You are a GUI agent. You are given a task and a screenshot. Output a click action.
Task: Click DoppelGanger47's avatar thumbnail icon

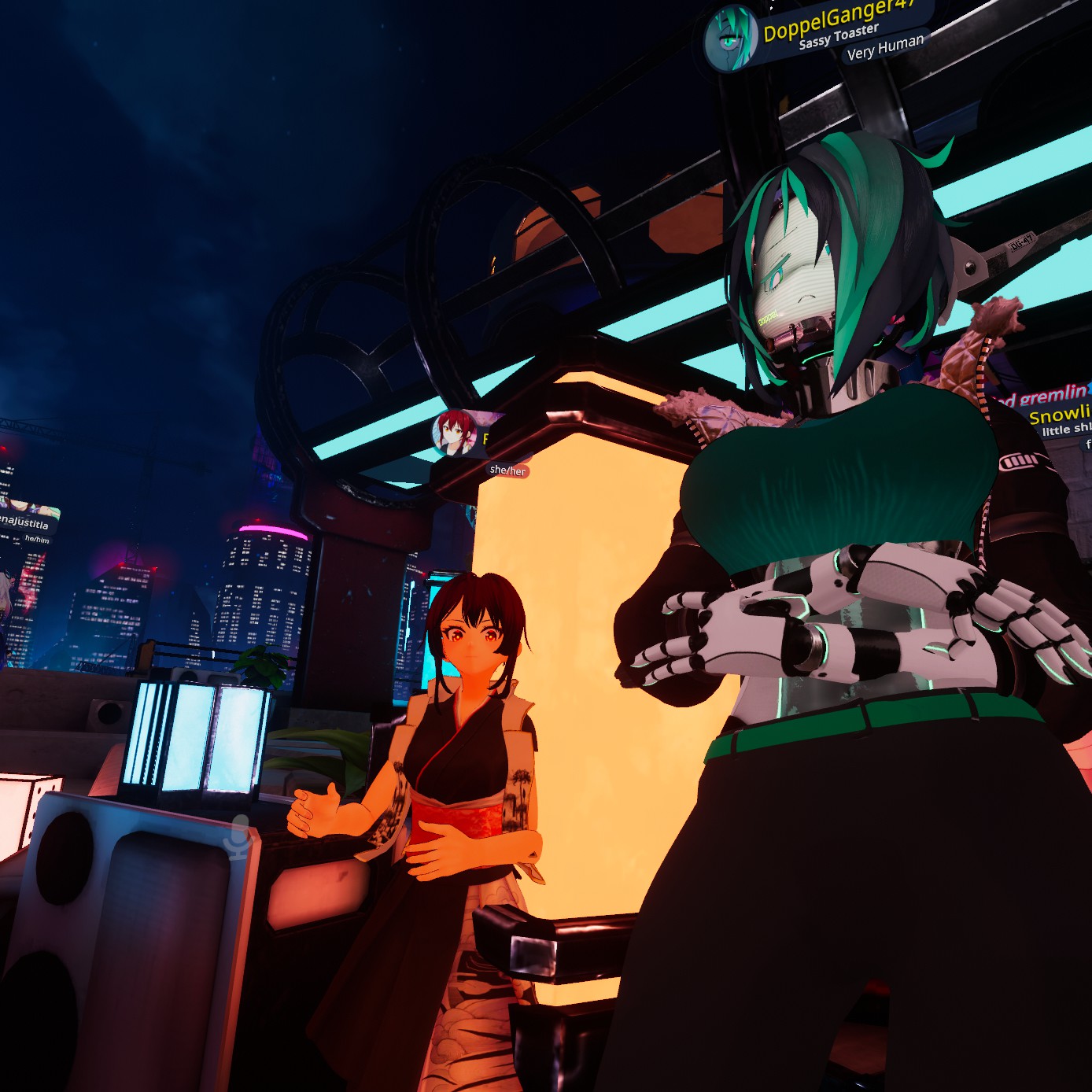coord(731,39)
